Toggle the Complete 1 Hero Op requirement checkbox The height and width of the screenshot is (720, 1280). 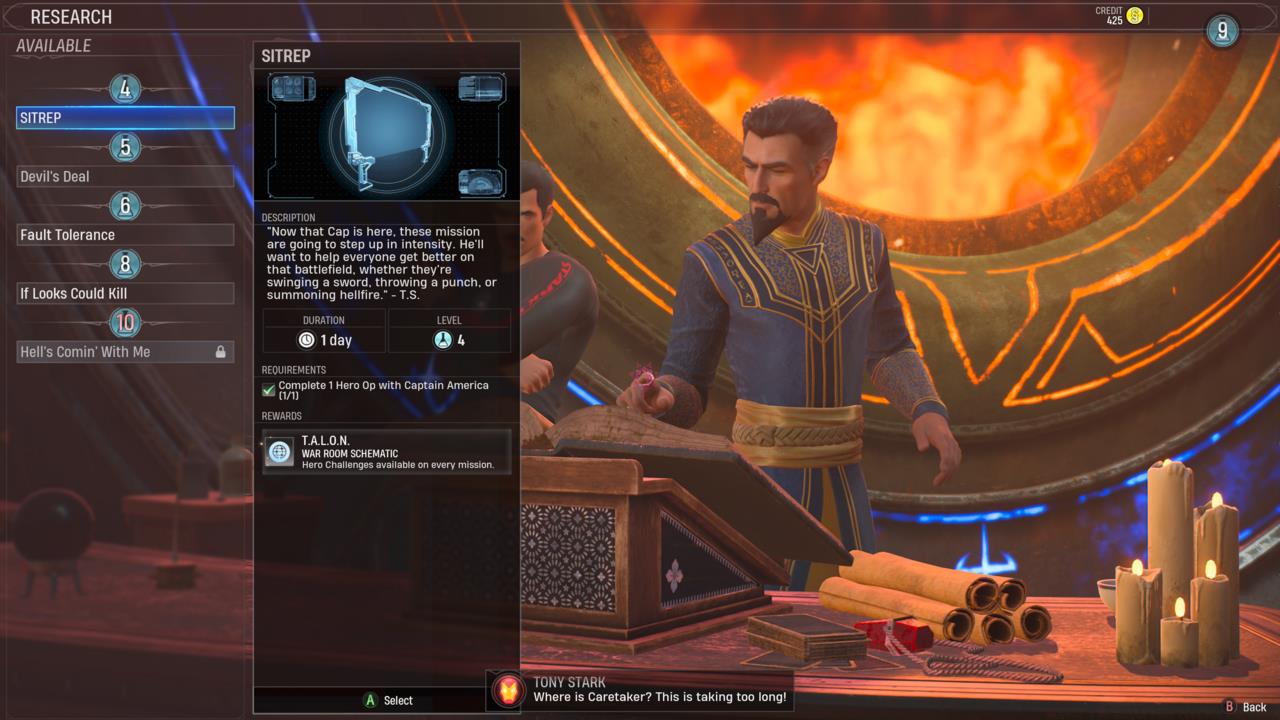(267, 389)
